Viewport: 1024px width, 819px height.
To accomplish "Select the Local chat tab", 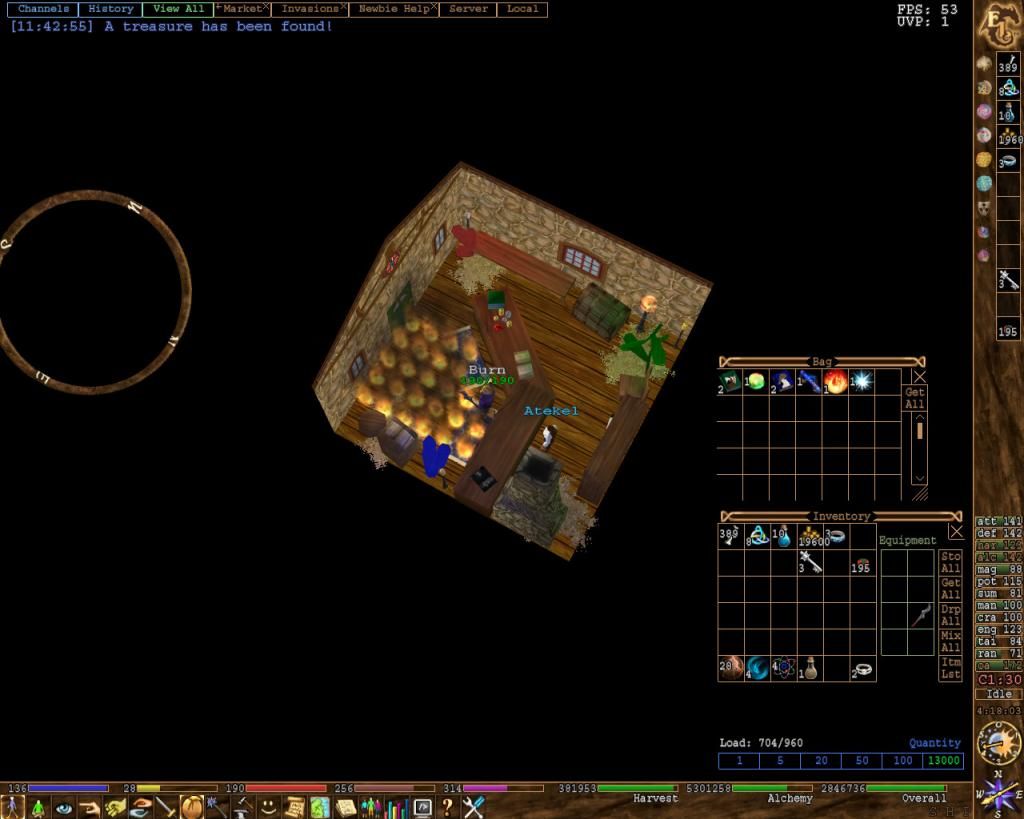I will (522, 9).
